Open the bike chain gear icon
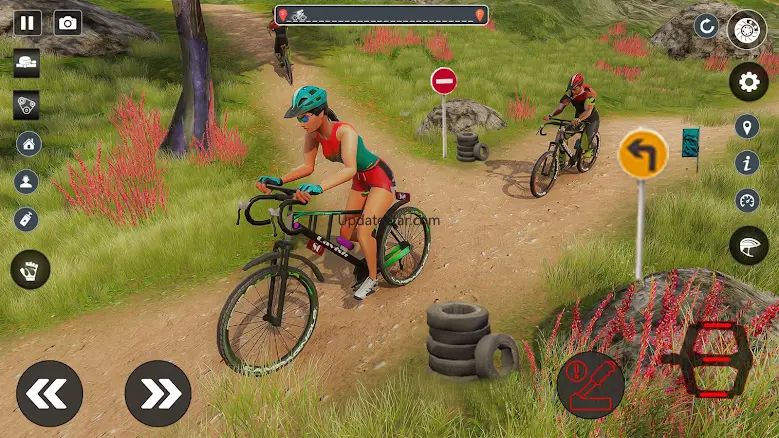This screenshot has width=779, height=438. point(27,106)
